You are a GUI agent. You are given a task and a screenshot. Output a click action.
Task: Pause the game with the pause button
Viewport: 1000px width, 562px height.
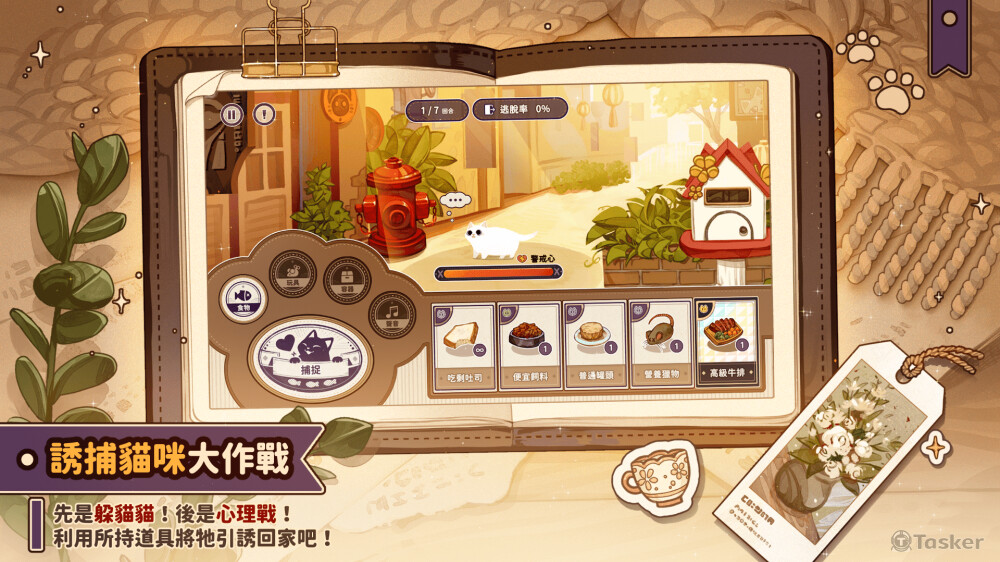pyautogui.click(x=232, y=114)
